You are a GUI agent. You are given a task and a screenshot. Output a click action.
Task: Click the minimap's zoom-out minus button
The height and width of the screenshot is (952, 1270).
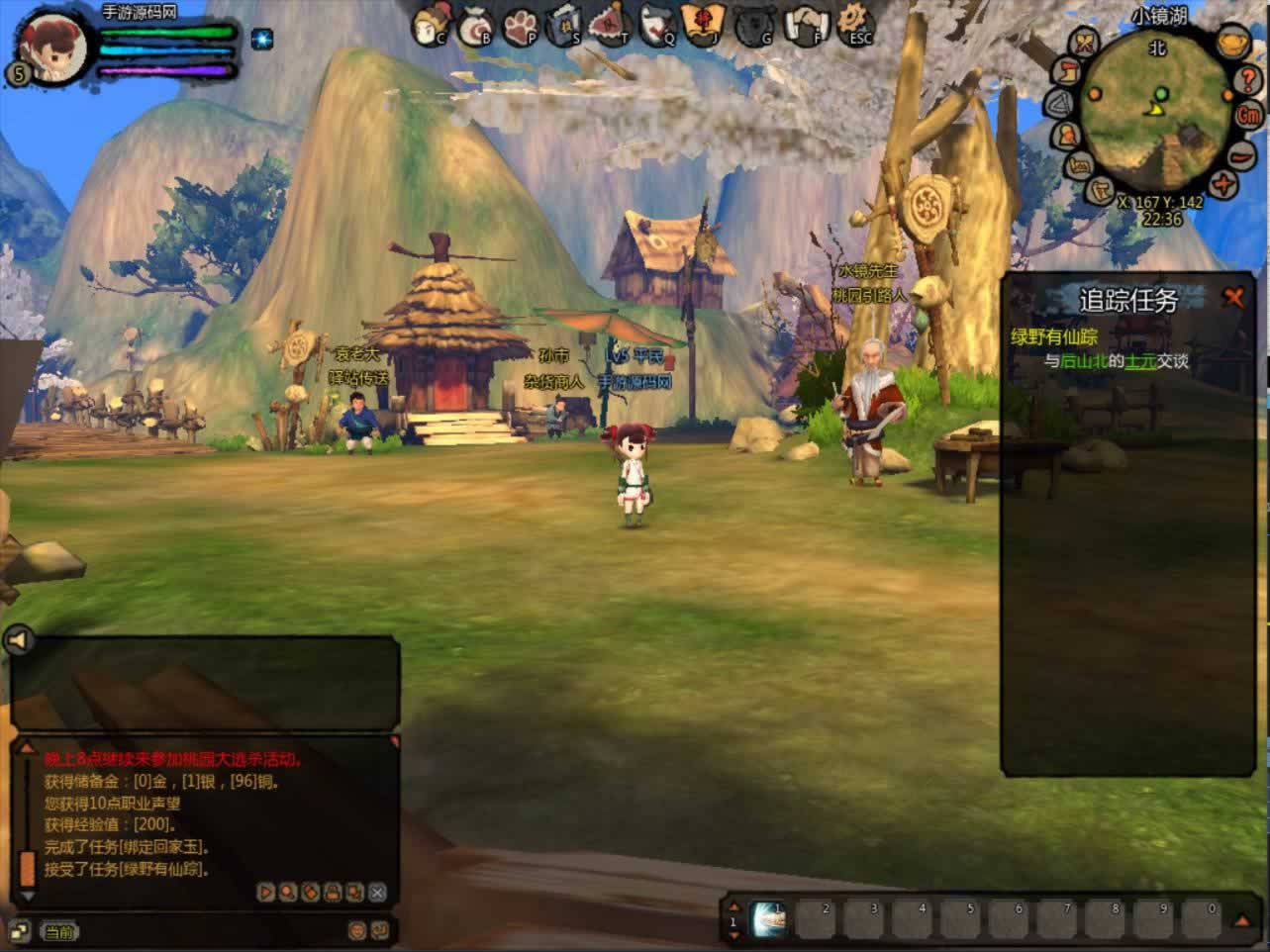click(x=1241, y=155)
